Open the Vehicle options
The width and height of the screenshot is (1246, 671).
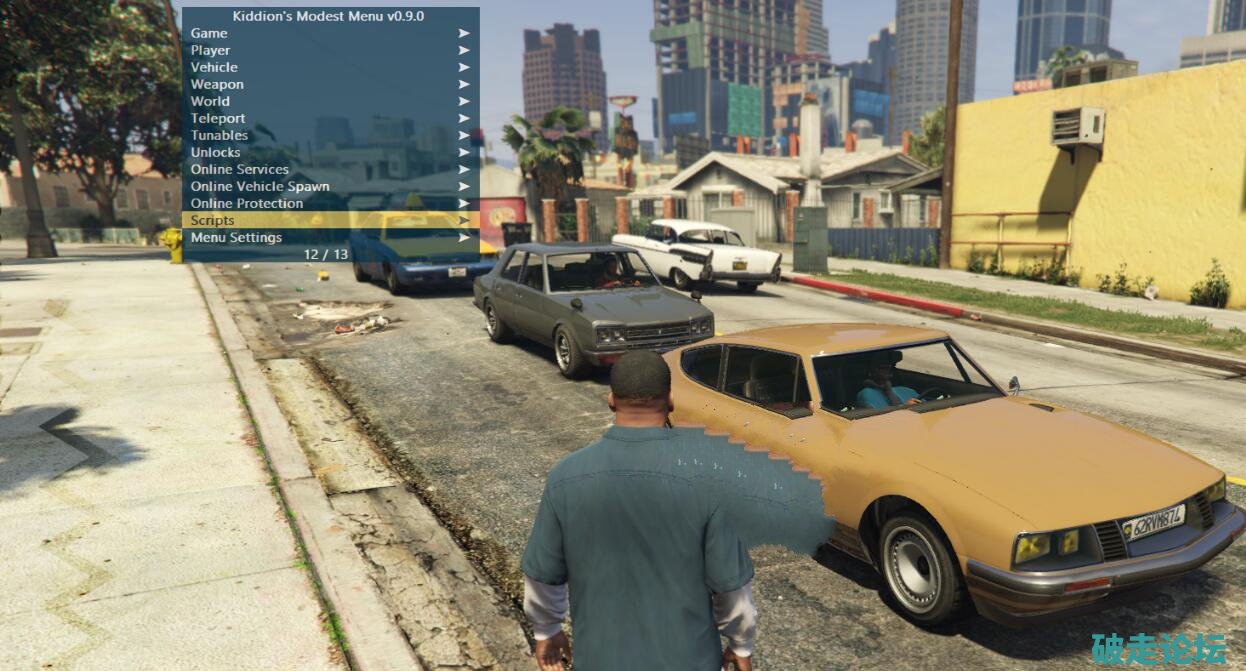click(214, 67)
